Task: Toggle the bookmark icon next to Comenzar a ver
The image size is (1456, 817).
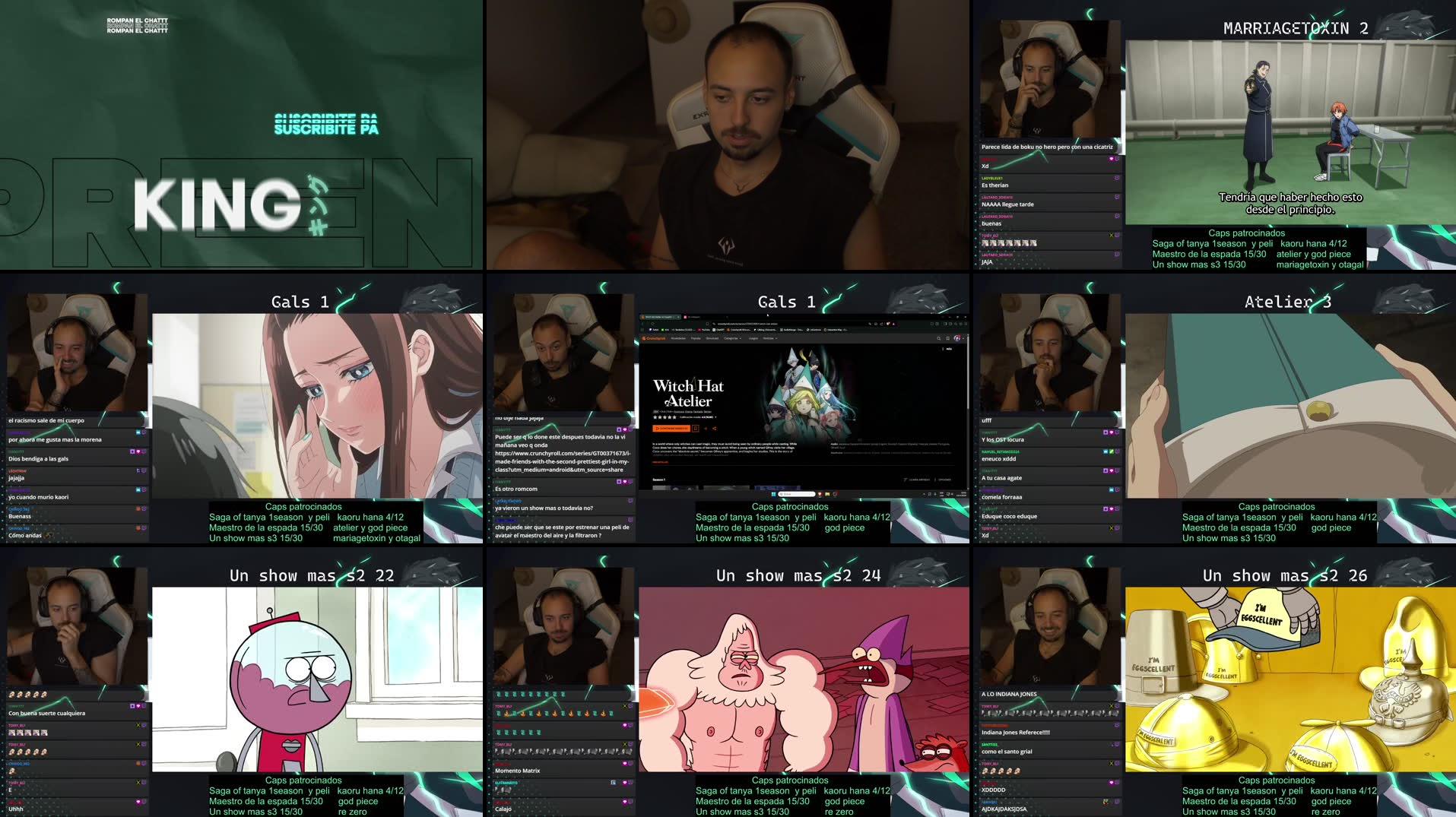Action: click(696, 428)
